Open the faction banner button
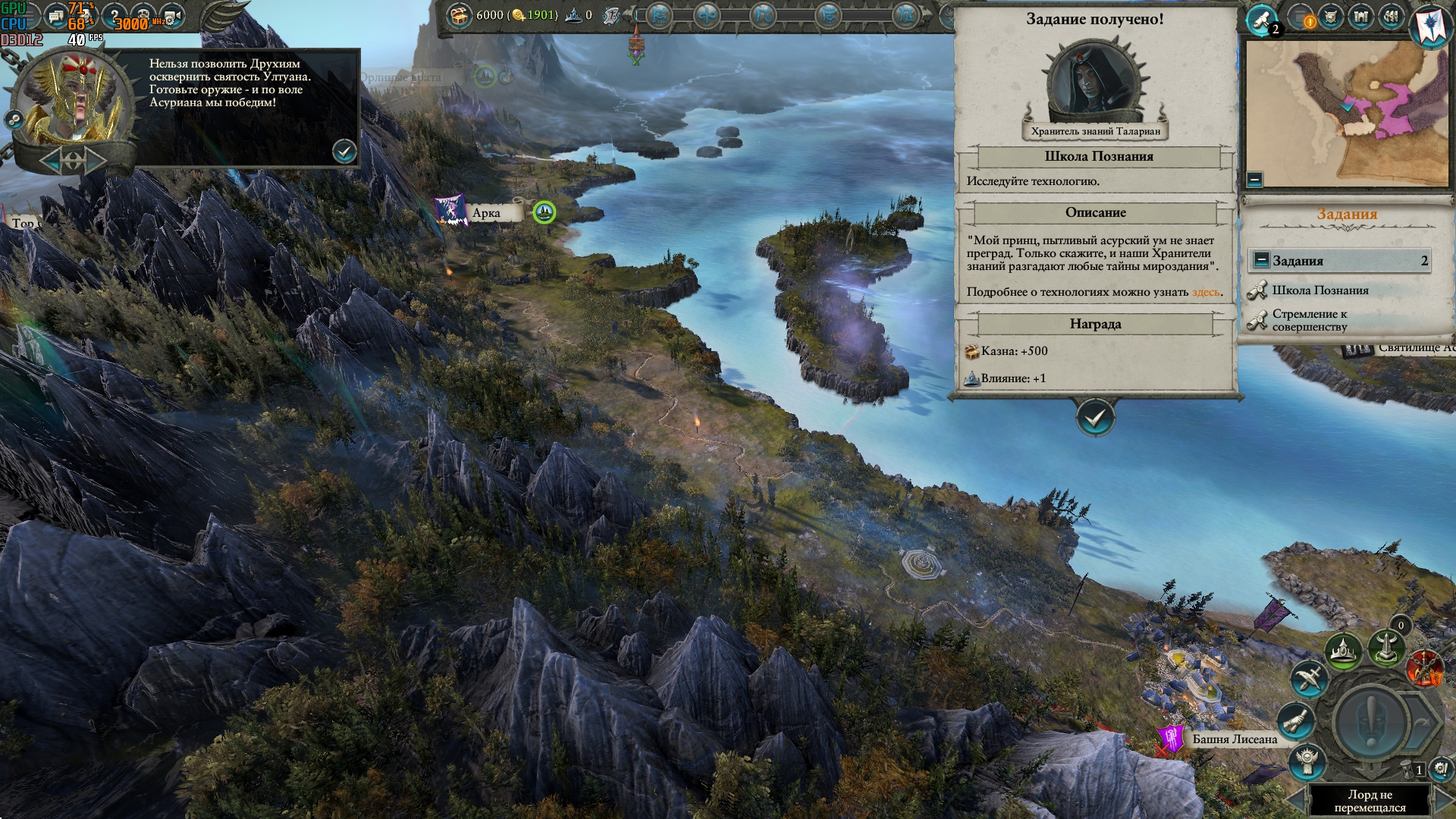The height and width of the screenshot is (819, 1456). (1430, 23)
